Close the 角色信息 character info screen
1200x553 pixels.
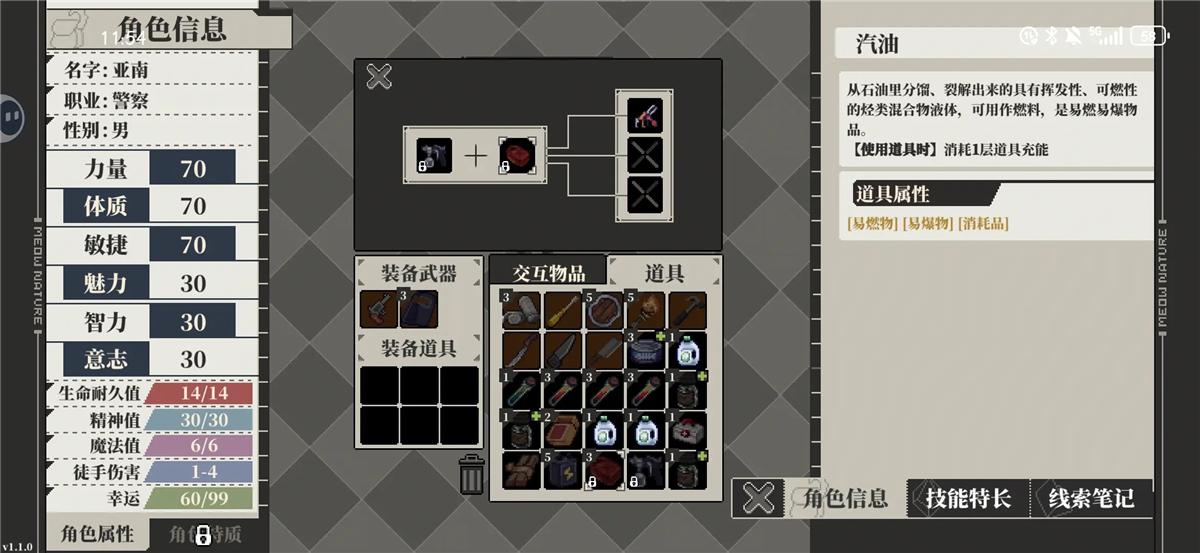coord(761,497)
